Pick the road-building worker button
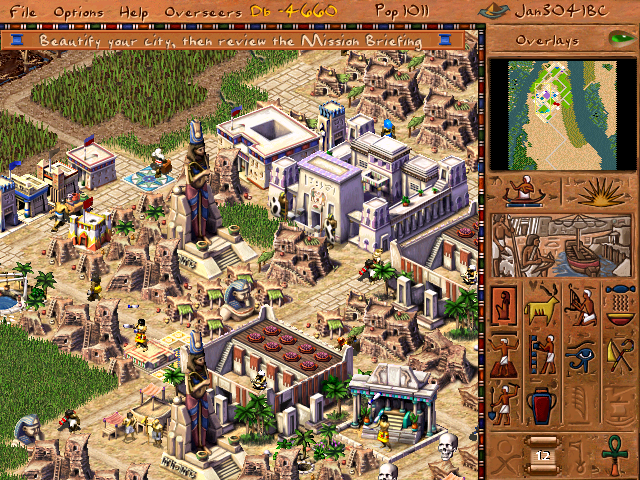Image resolution: width=640 pixels, height=480 pixels. [505, 353]
